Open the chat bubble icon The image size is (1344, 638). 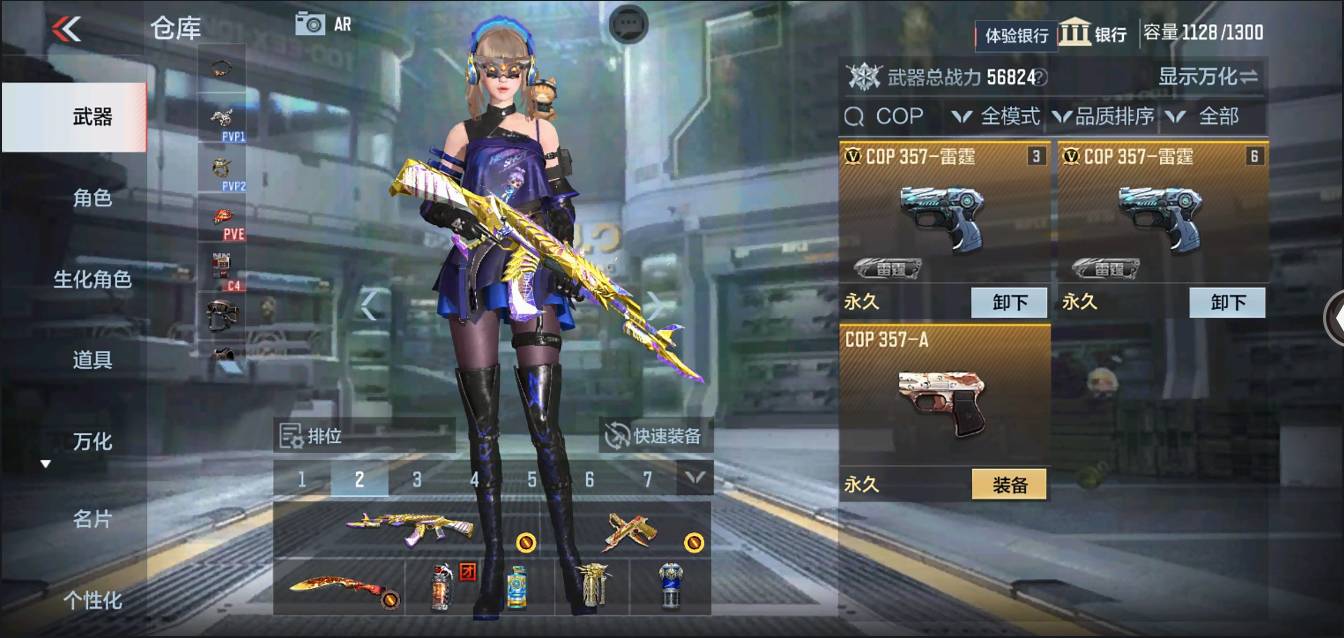[x=629, y=23]
